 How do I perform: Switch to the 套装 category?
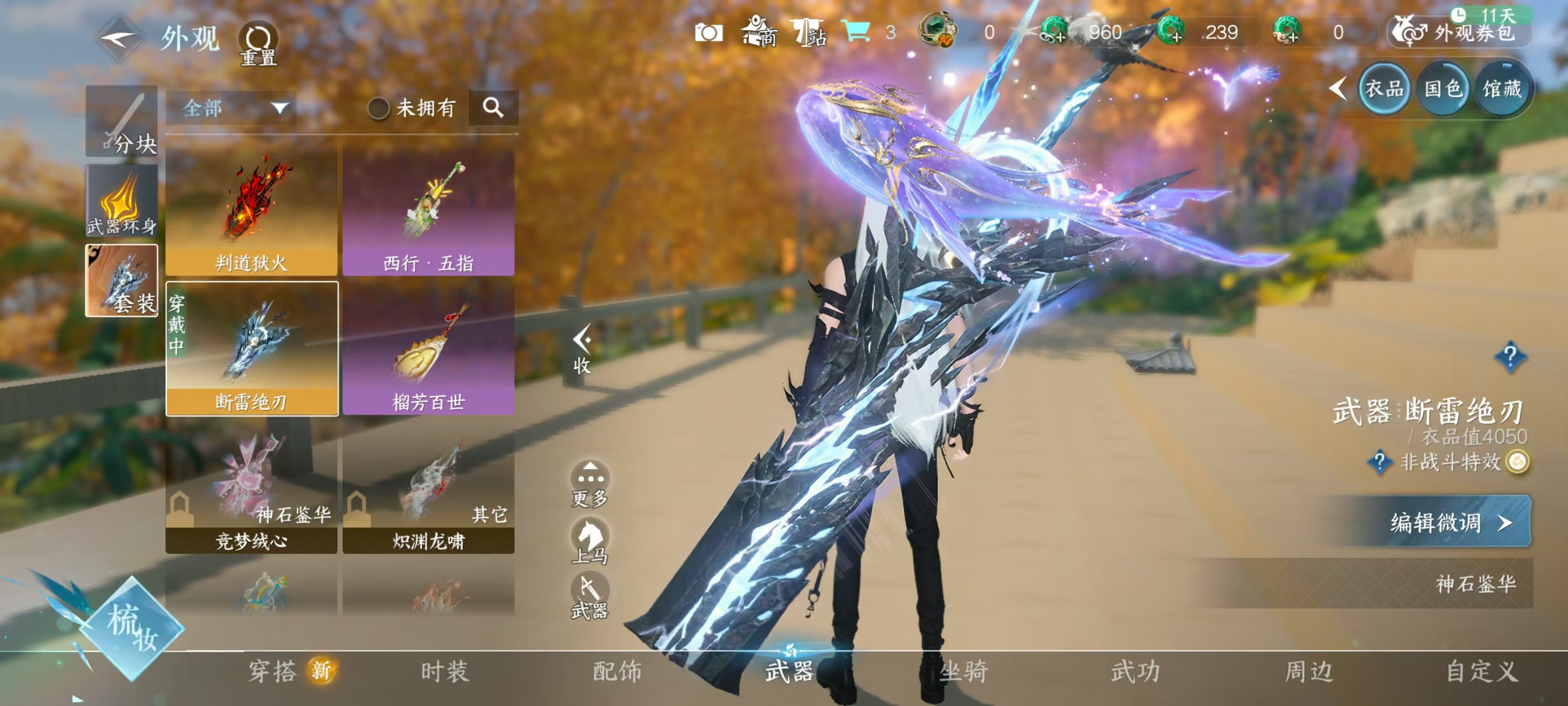click(122, 280)
